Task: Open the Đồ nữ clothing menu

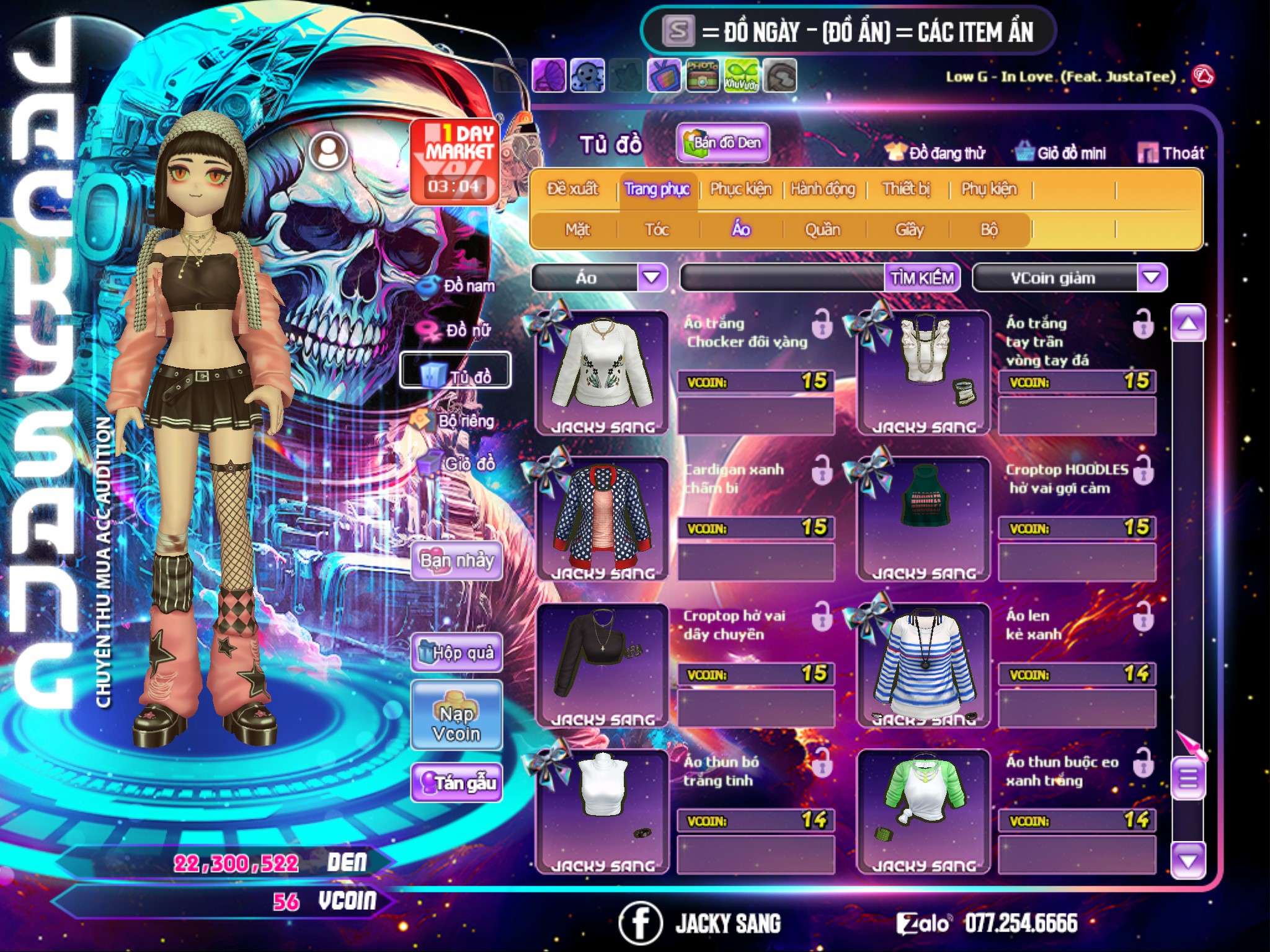Action: coord(458,330)
